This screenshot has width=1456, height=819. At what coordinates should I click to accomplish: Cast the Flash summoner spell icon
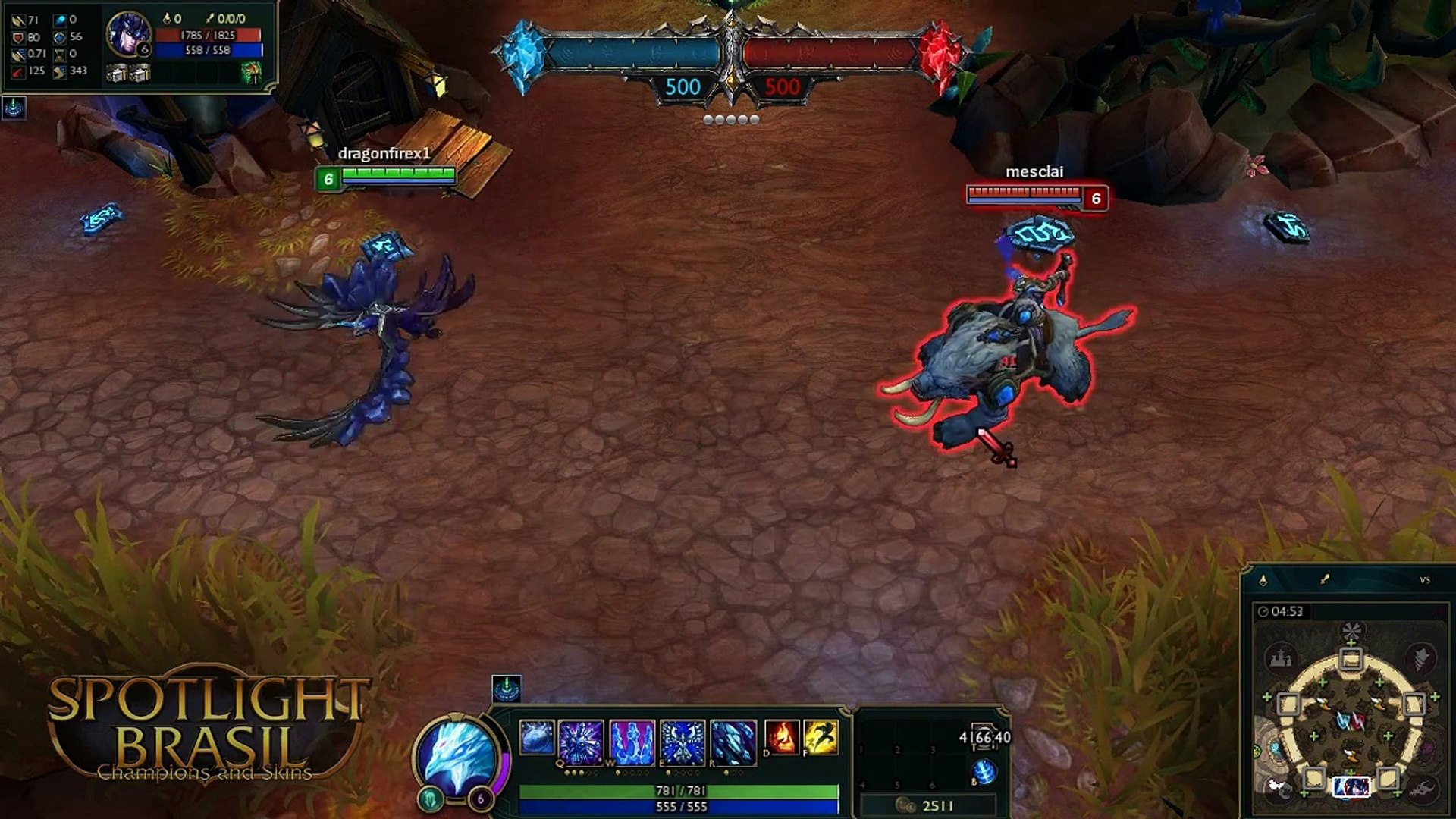826,736
